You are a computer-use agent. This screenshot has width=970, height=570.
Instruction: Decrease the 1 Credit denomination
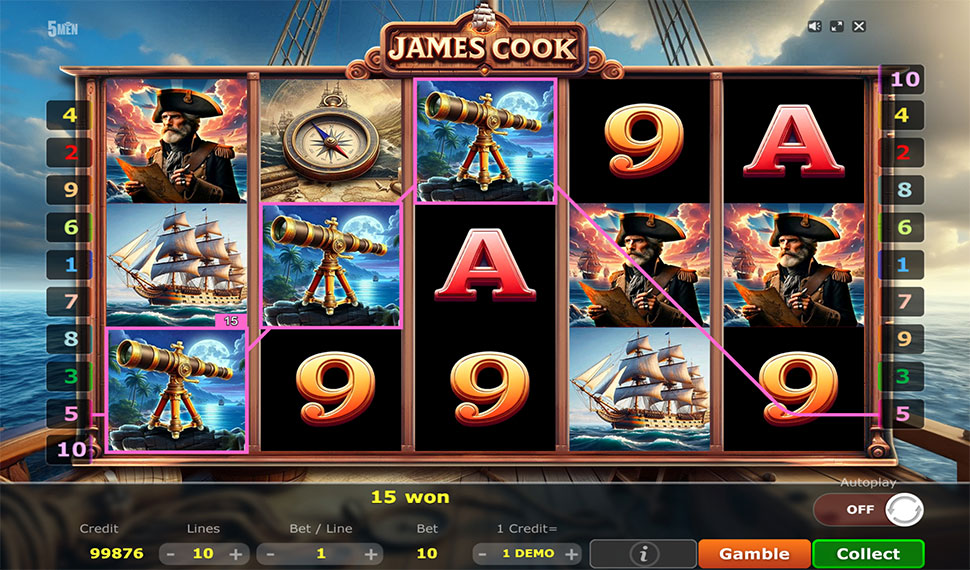483,553
